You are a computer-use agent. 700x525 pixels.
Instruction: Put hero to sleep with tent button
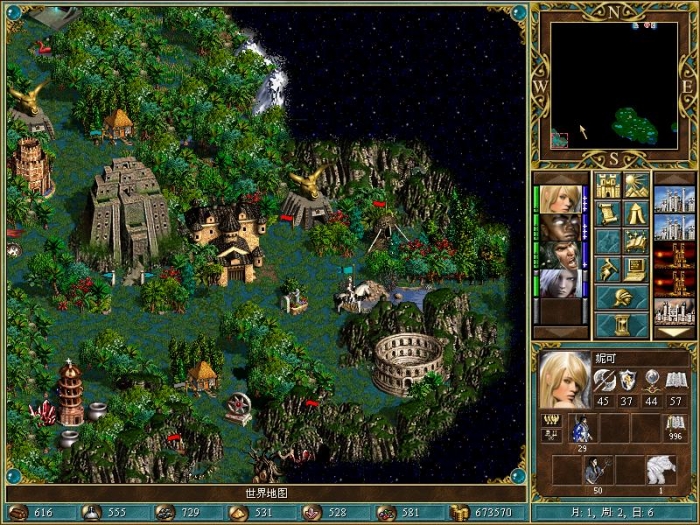pos(636,213)
